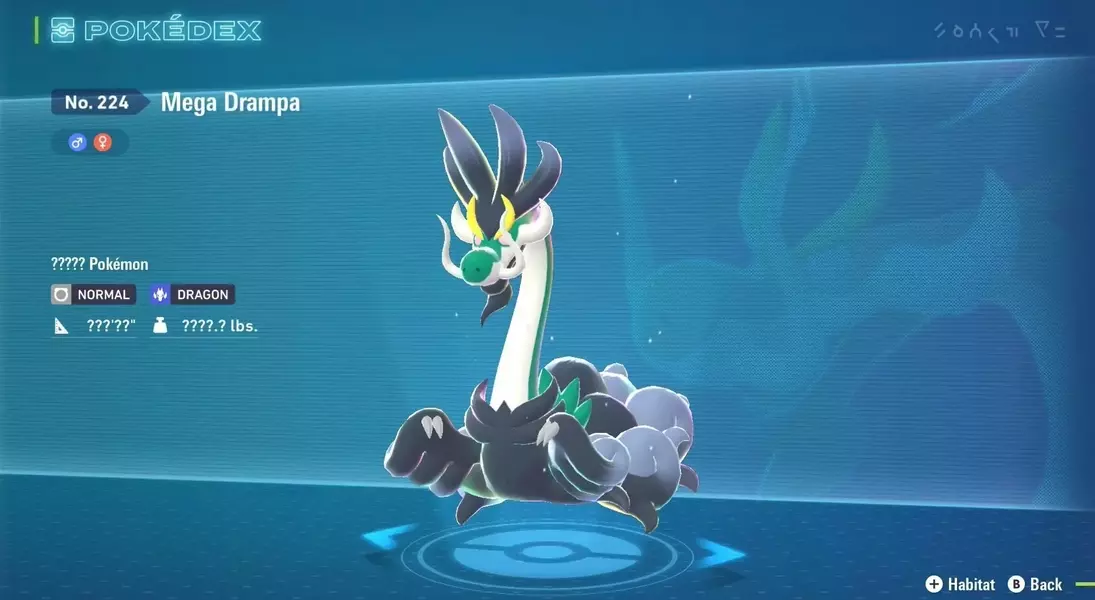Image resolution: width=1095 pixels, height=600 pixels.
Task: Select the female gender symbol icon
Action: pos(102,143)
